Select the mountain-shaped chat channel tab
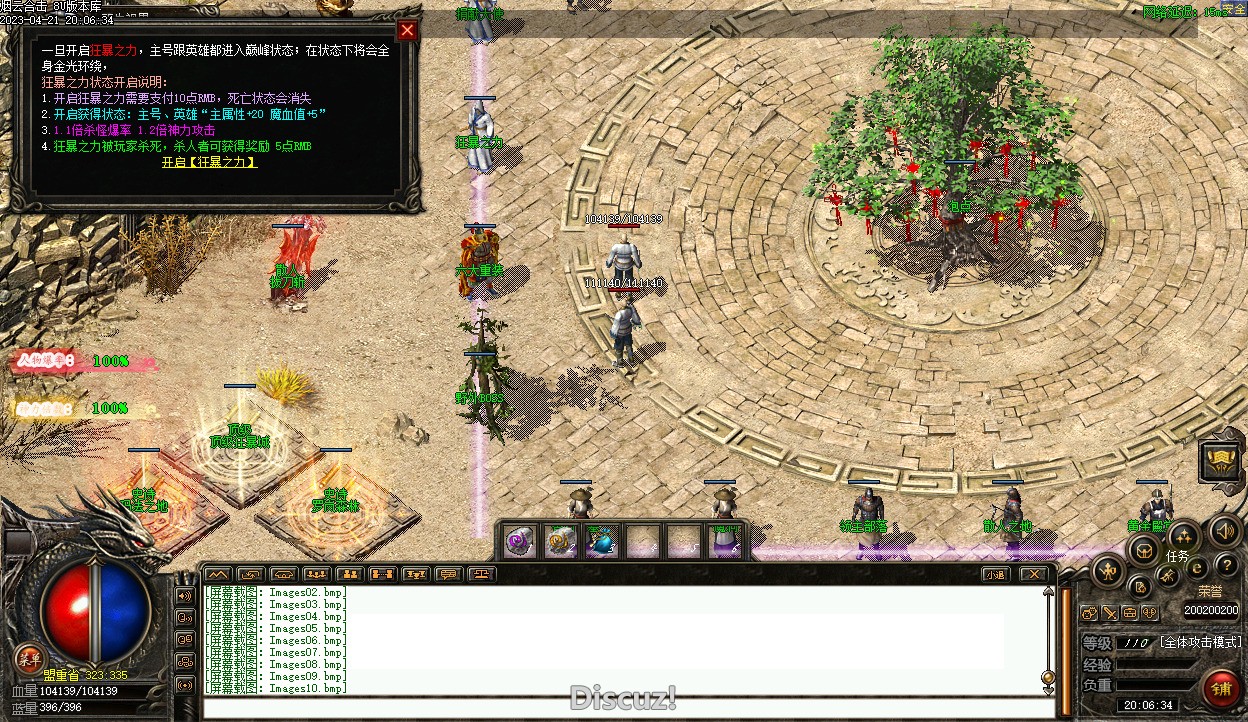Viewport: 1248px width, 722px height. pos(218,574)
